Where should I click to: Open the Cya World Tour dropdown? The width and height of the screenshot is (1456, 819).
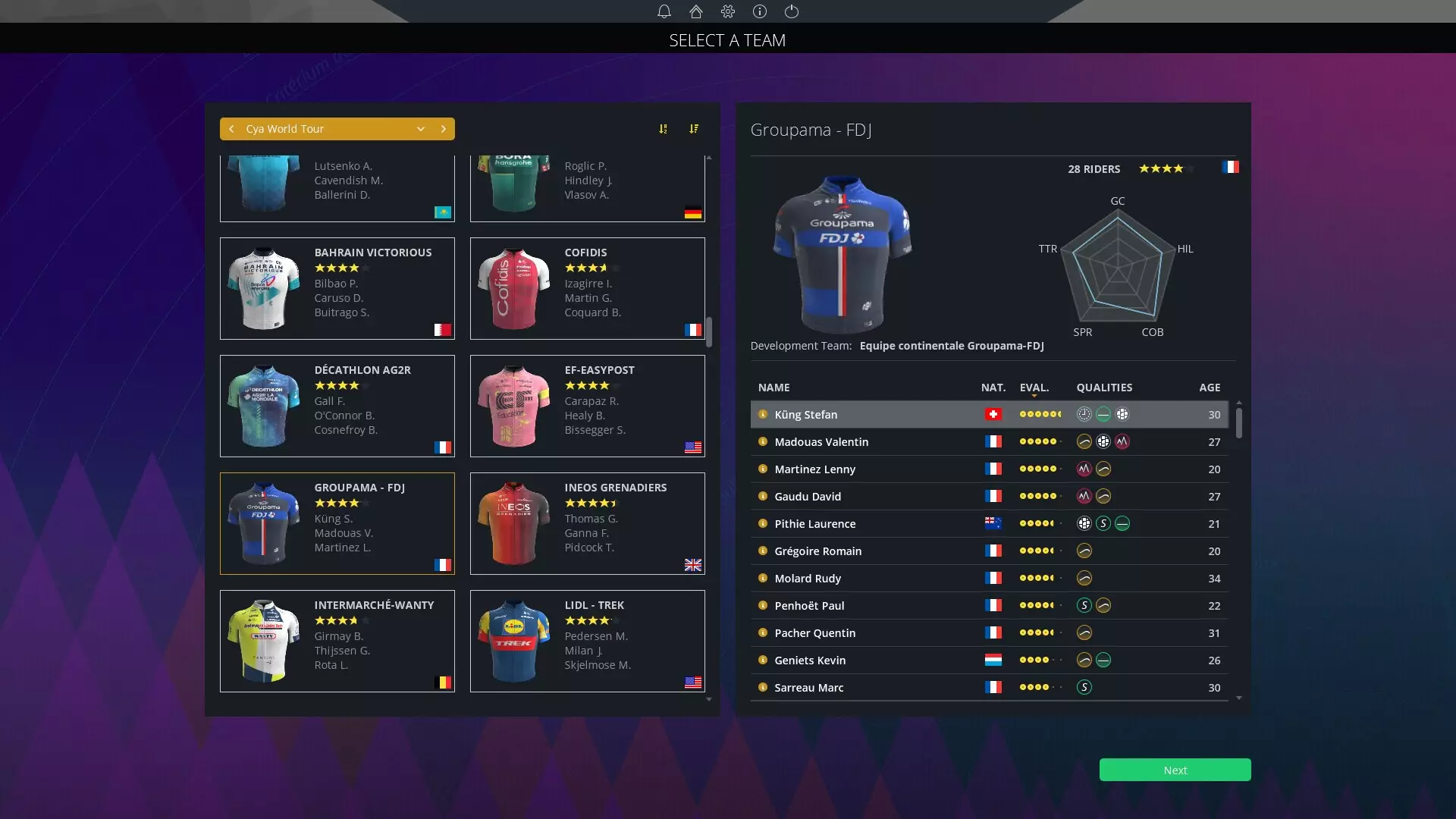(422, 129)
